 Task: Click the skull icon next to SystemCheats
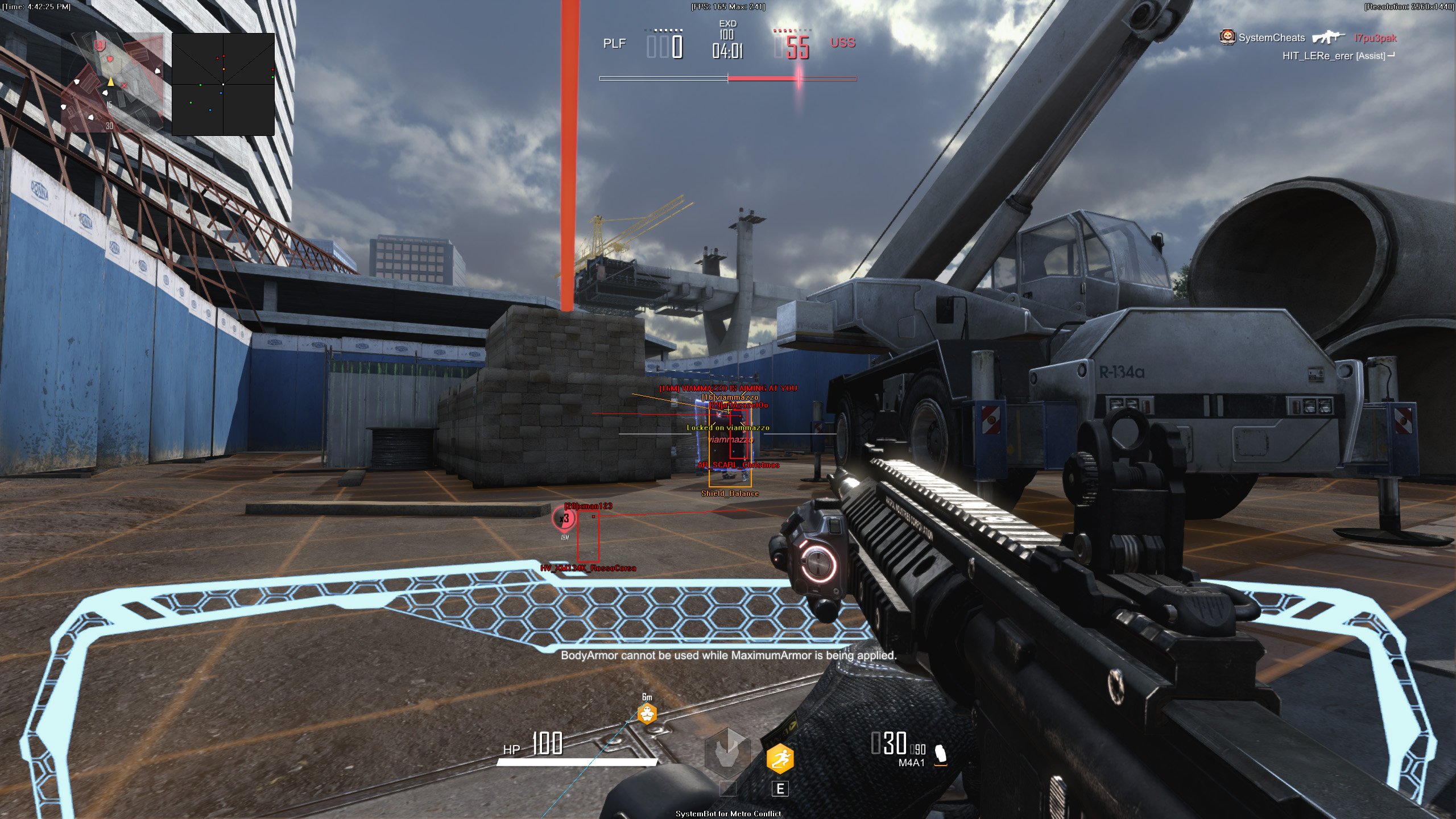click(x=1227, y=38)
